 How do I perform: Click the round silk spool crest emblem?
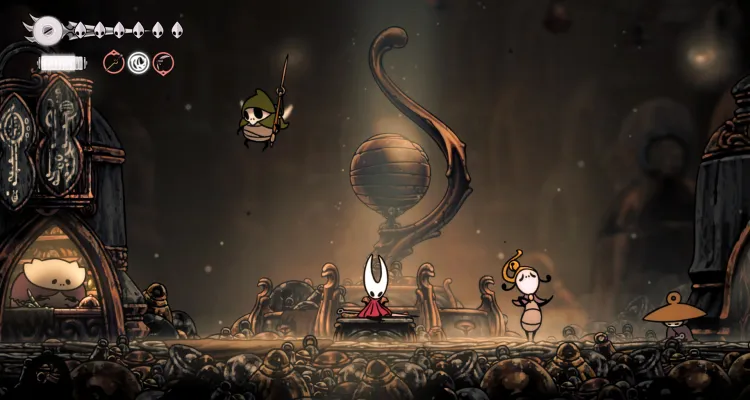[46, 29]
